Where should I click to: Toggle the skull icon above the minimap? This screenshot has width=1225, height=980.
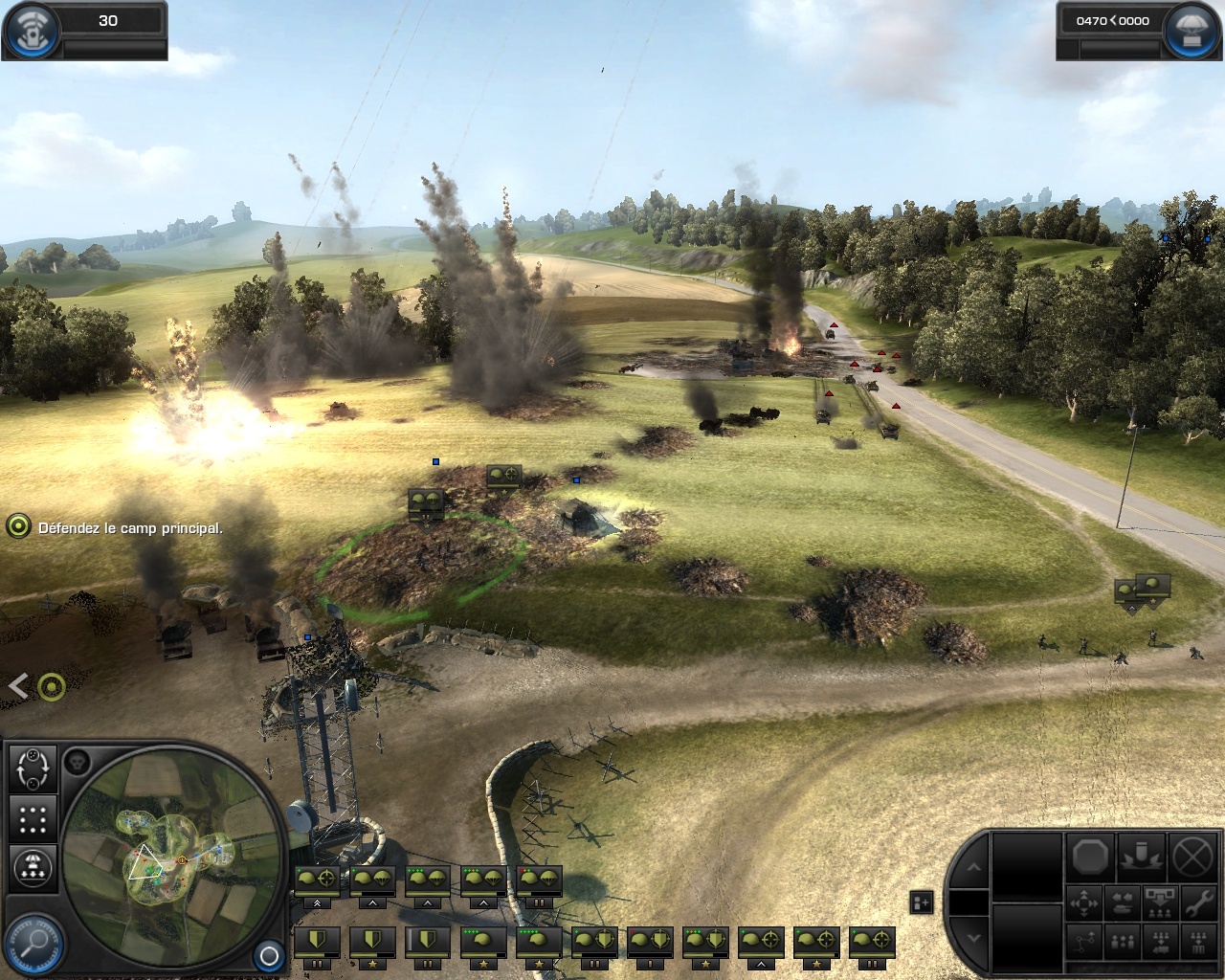[x=78, y=763]
